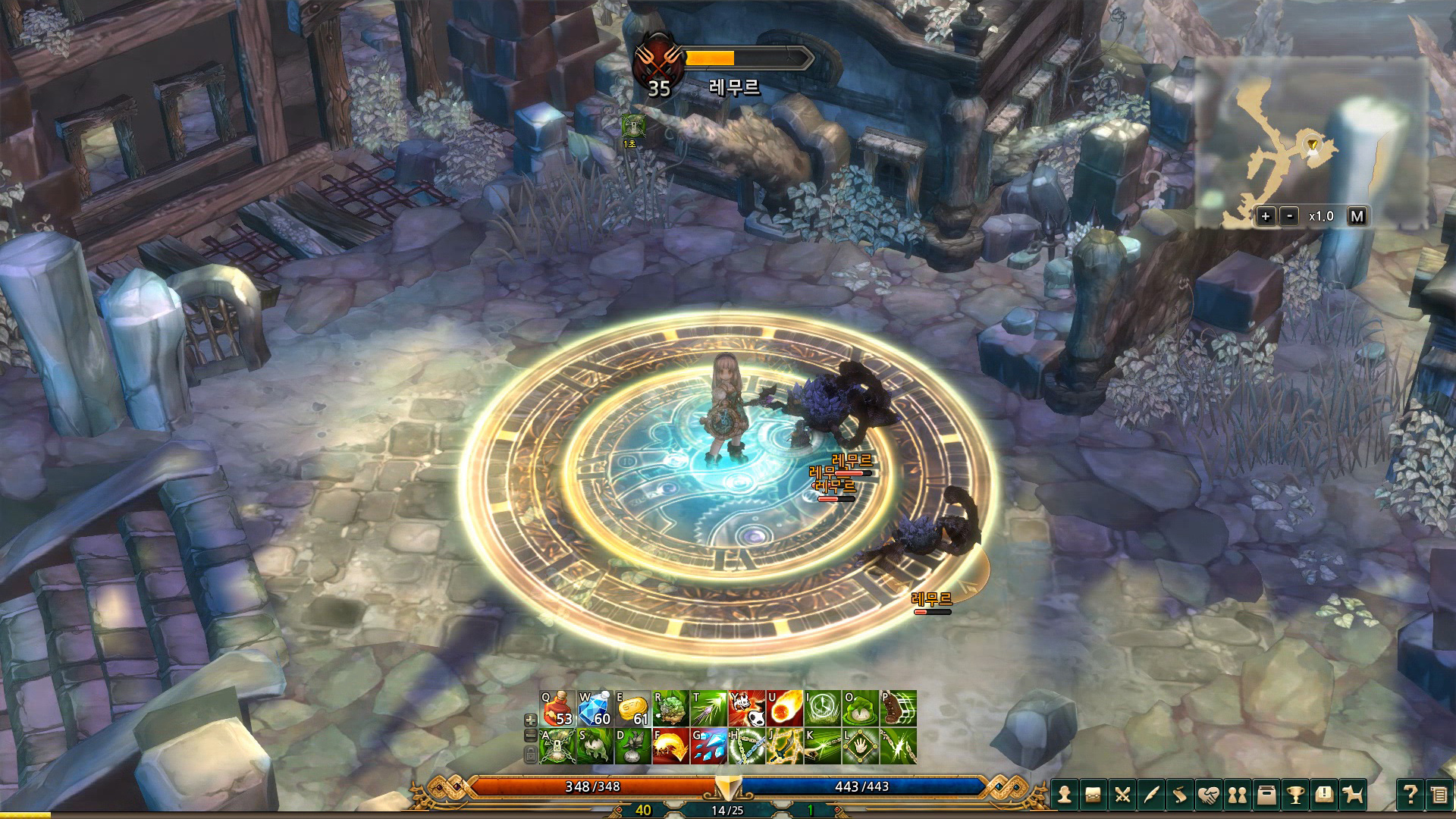Open the quill quest journal icon
The height and width of the screenshot is (819, 1456).
point(1151,796)
